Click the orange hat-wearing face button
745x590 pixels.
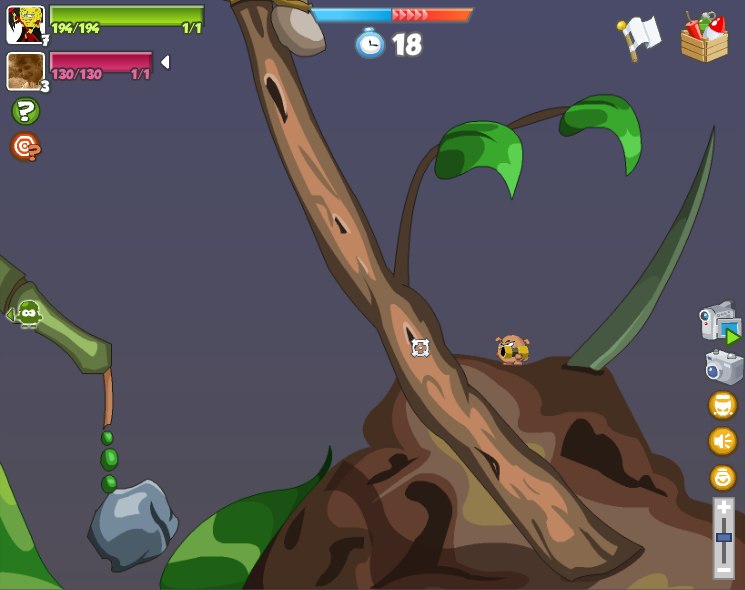click(x=722, y=405)
